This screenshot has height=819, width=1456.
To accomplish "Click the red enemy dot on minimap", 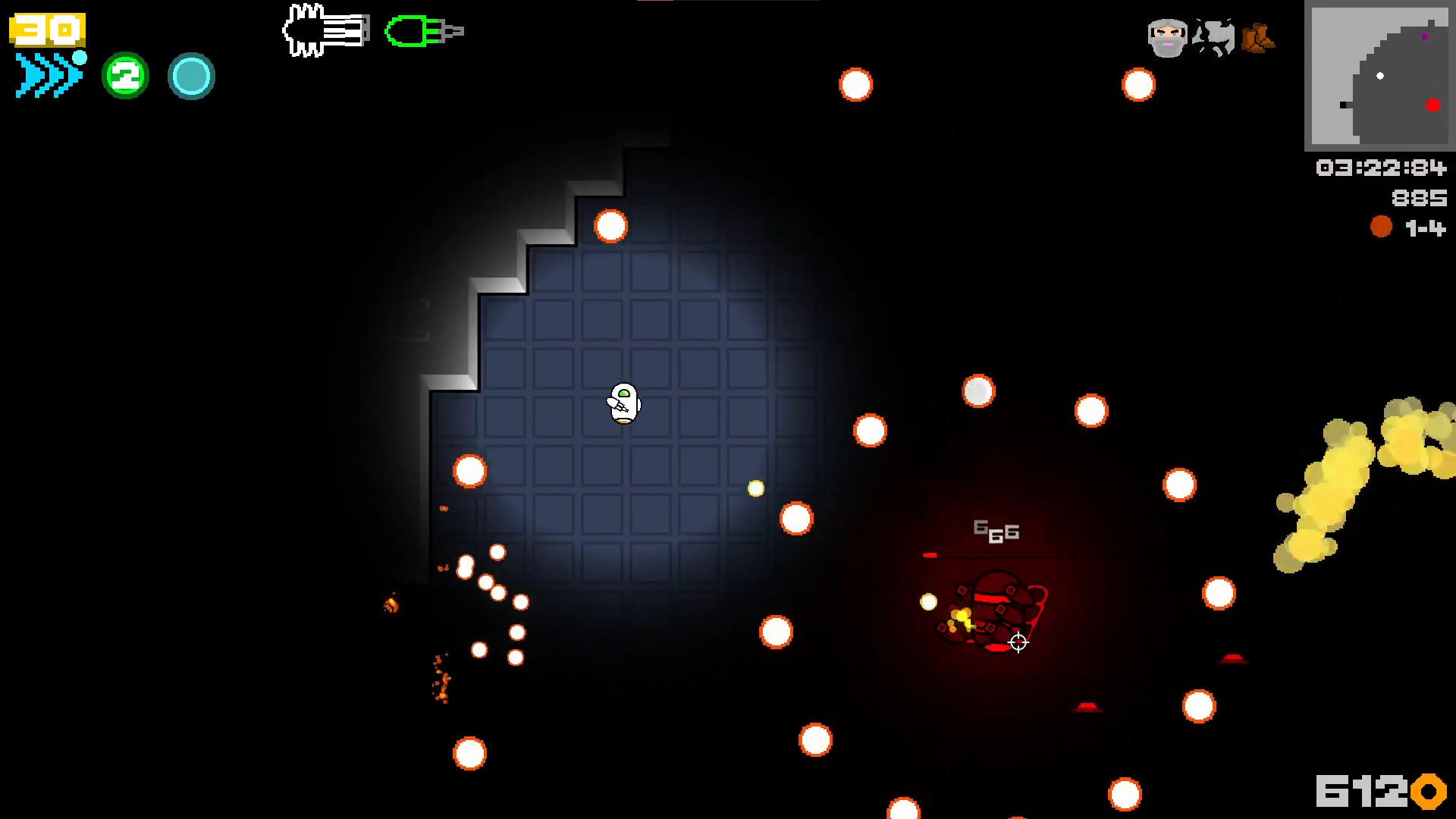I will [1433, 105].
